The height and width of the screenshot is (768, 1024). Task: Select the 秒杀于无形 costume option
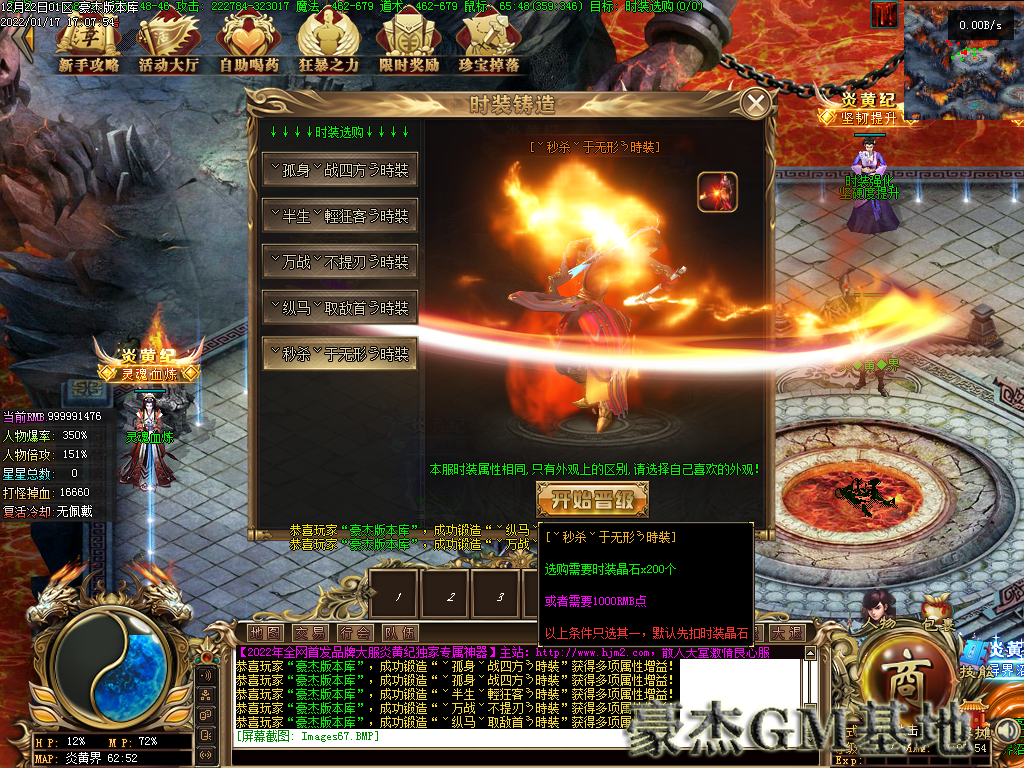click(339, 354)
